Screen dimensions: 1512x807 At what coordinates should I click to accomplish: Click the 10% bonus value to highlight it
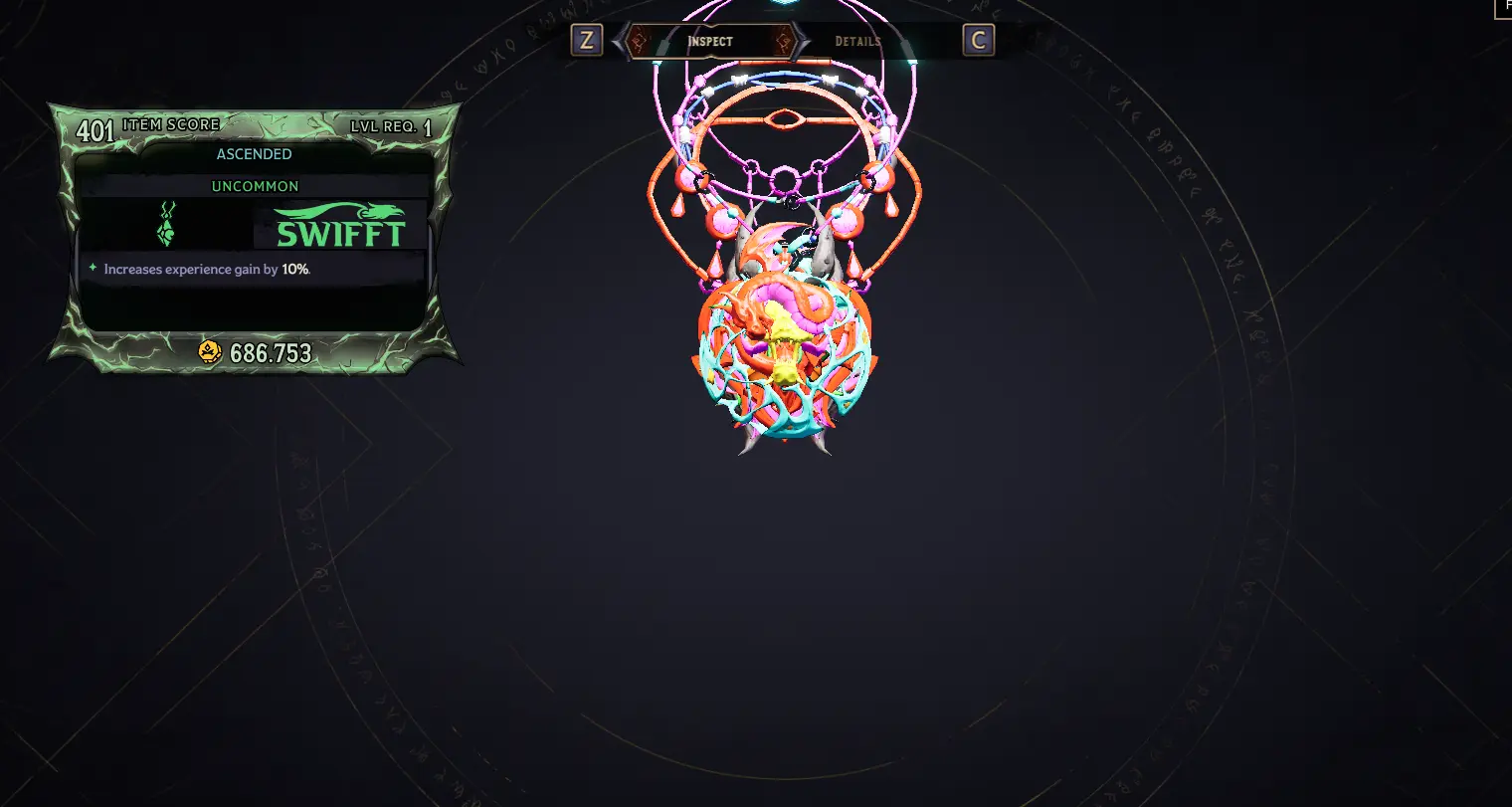pyautogui.click(x=294, y=269)
